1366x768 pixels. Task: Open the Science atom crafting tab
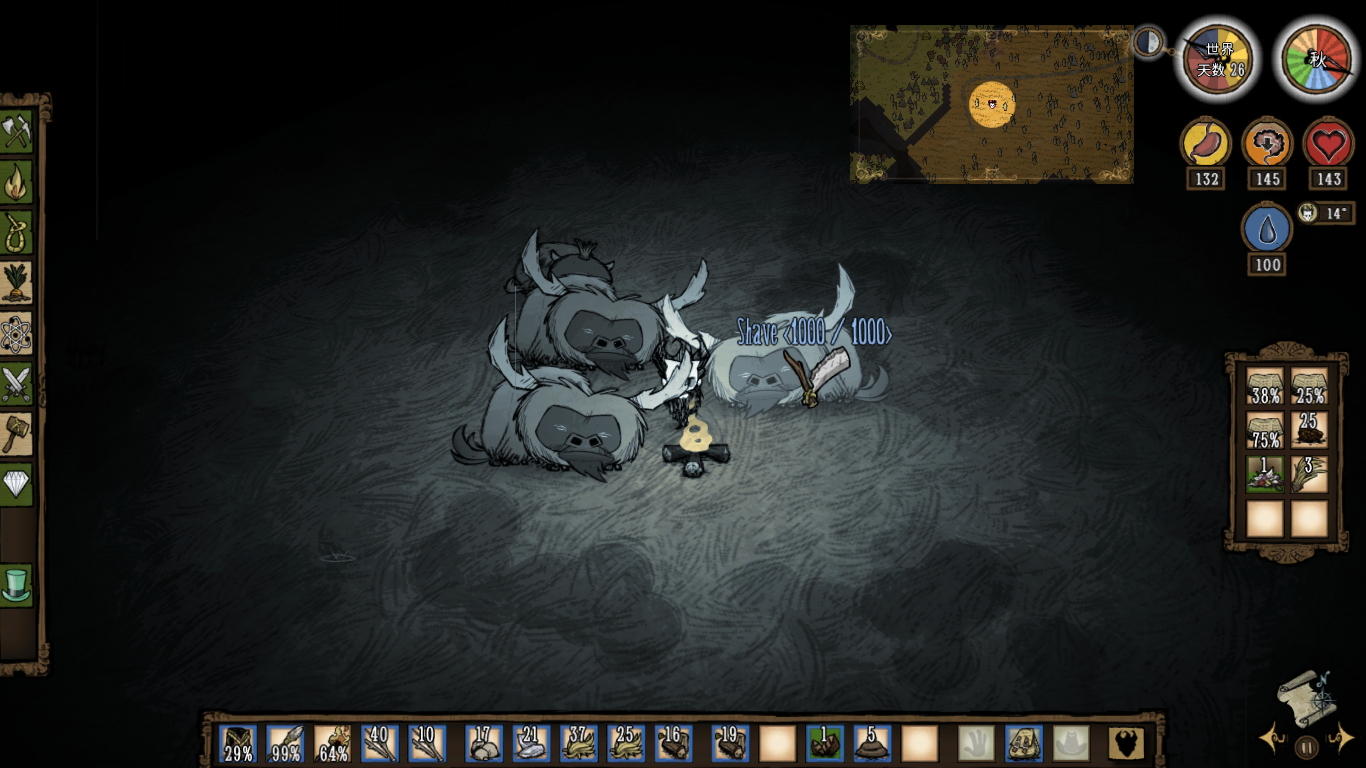pos(17,333)
